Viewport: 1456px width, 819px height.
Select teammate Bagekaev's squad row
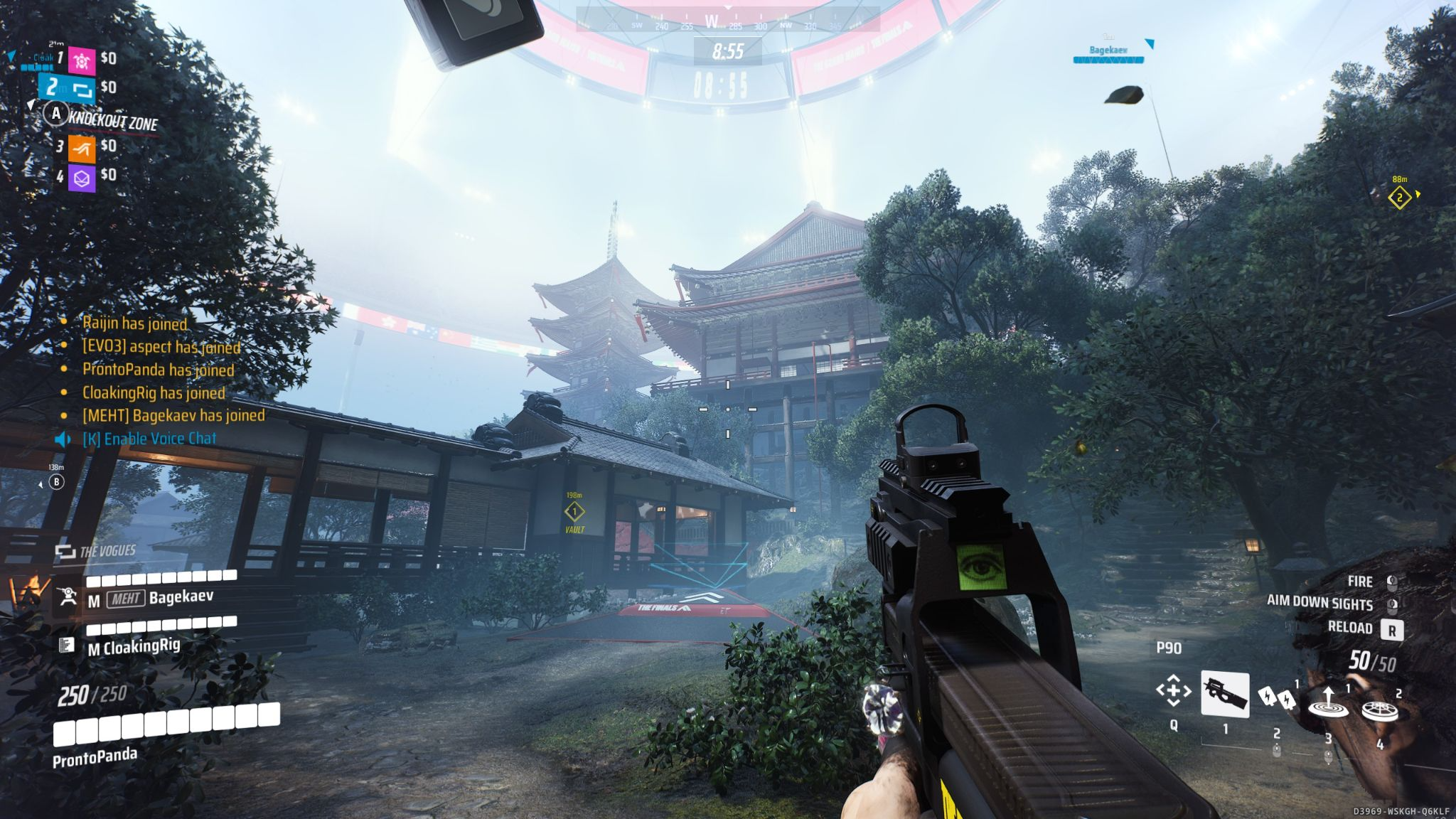coord(149,597)
